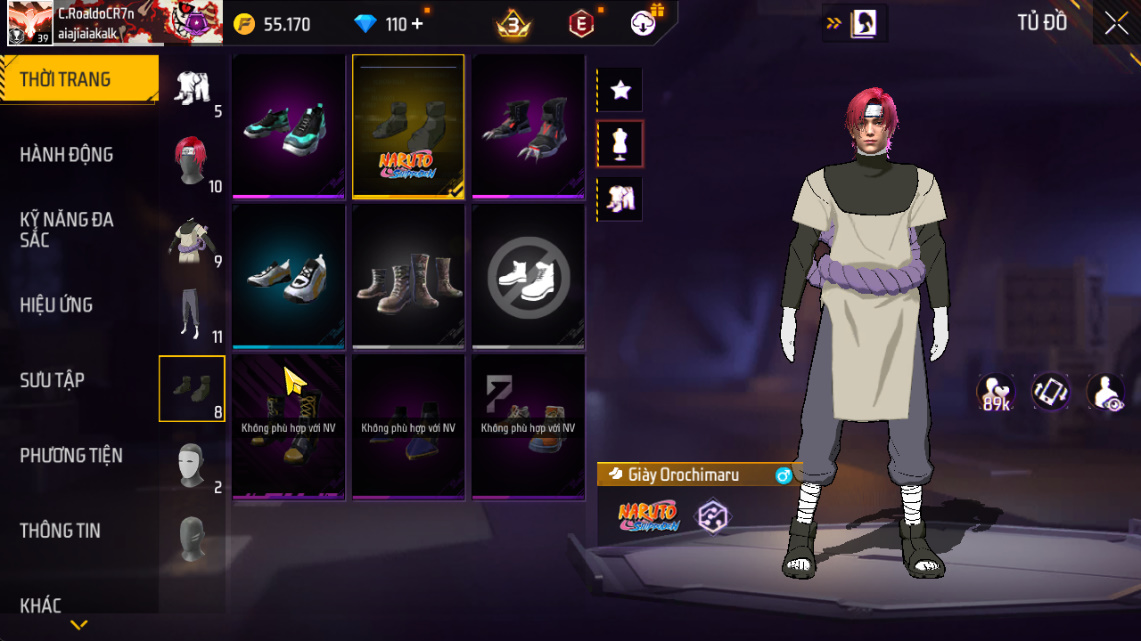Click the 89k likes heart icon
Screen dimensions: 1141x641
pos(996,392)
